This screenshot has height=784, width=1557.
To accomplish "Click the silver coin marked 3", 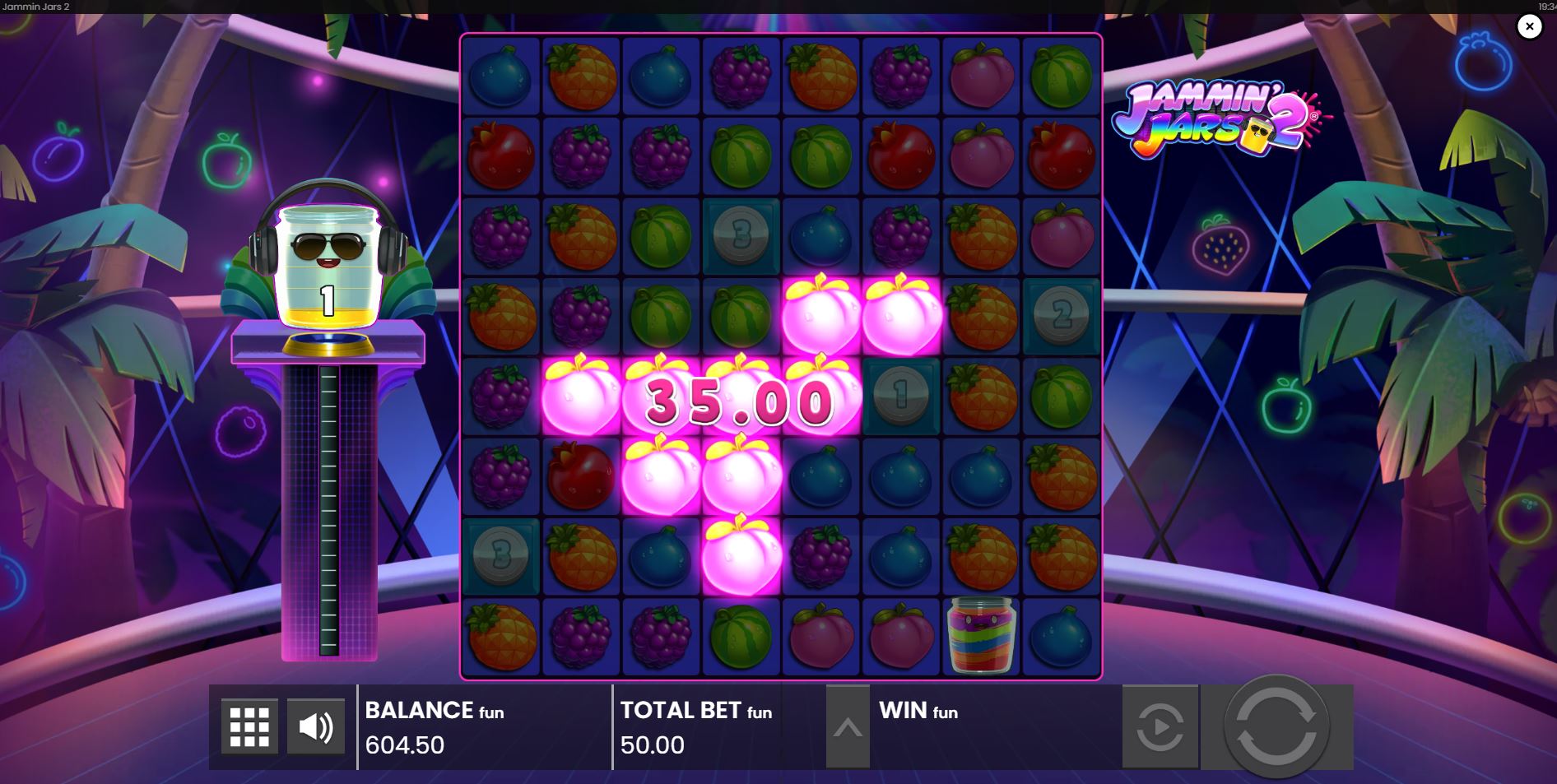I will [739, 237].
